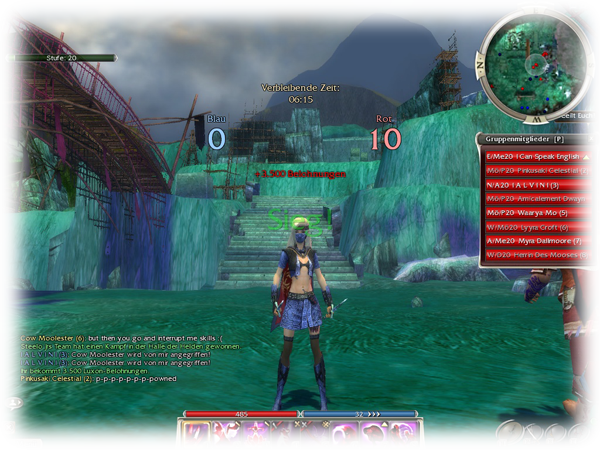This screenshot has width=600, height=450.
Task: Activate skill slot 8 on the skill bar
Action: 404,434
